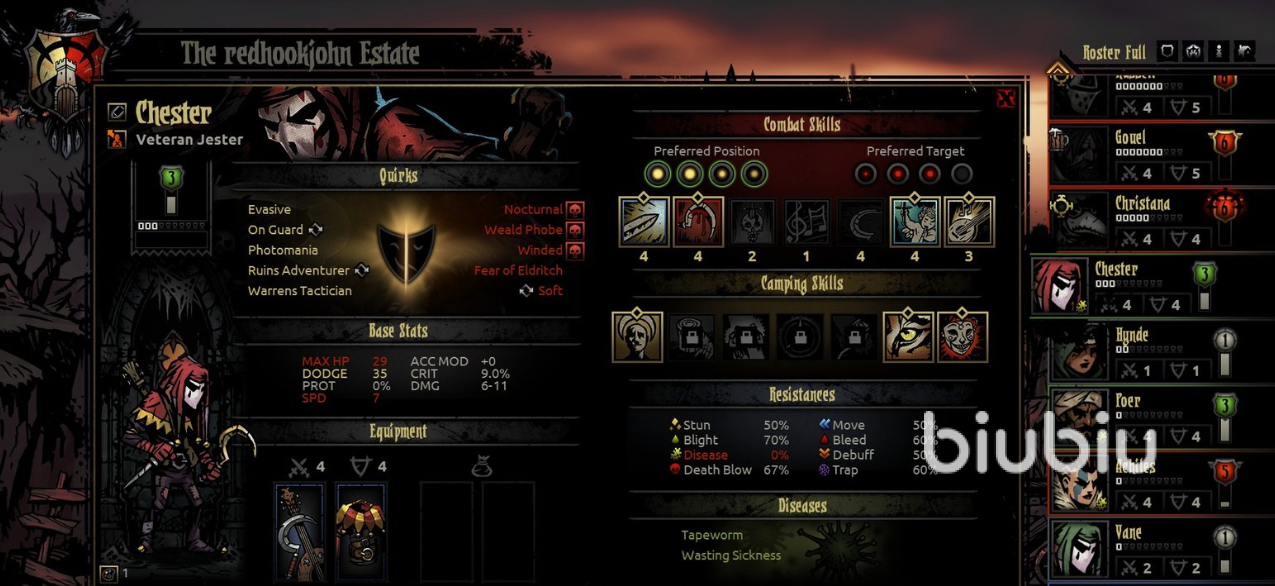
Task: Select the bloody sickle combat skill
Action: tap(698, 221)
